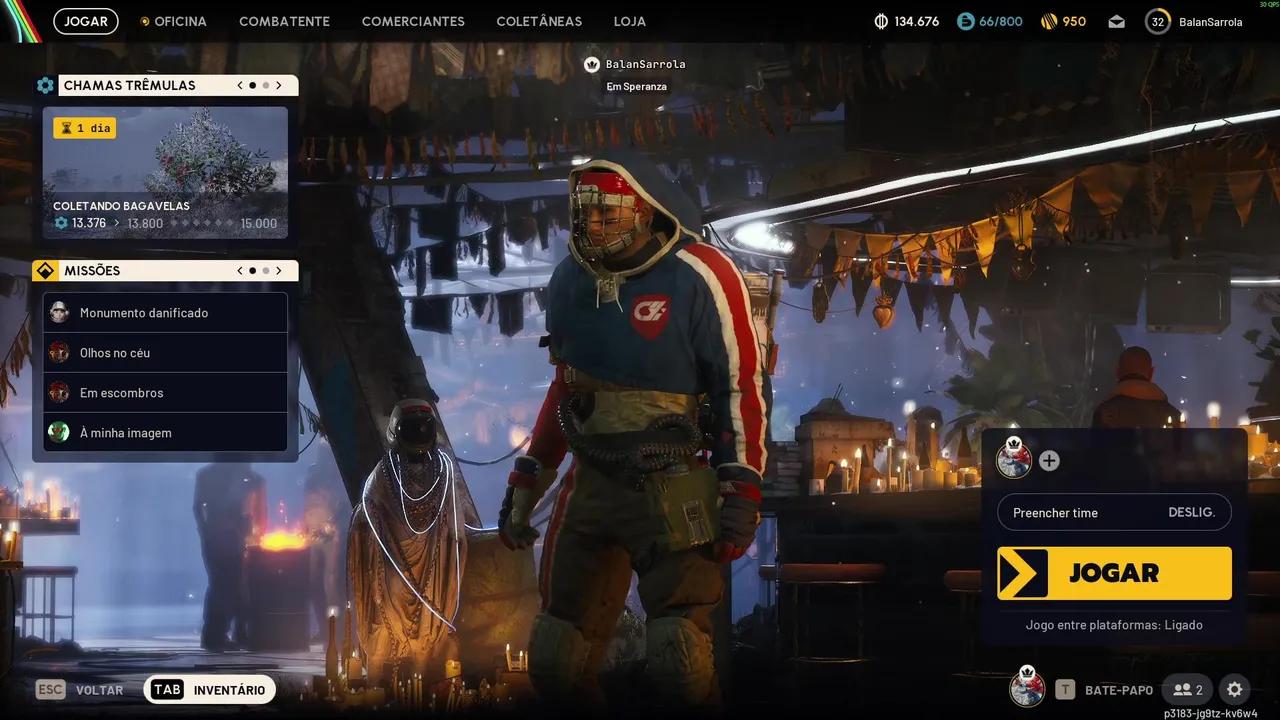Screen dimensions: 1280x720
Task: Click the right arrow on CHAMAS TRÊMULAS panel
Action: [x=279, y=85]
